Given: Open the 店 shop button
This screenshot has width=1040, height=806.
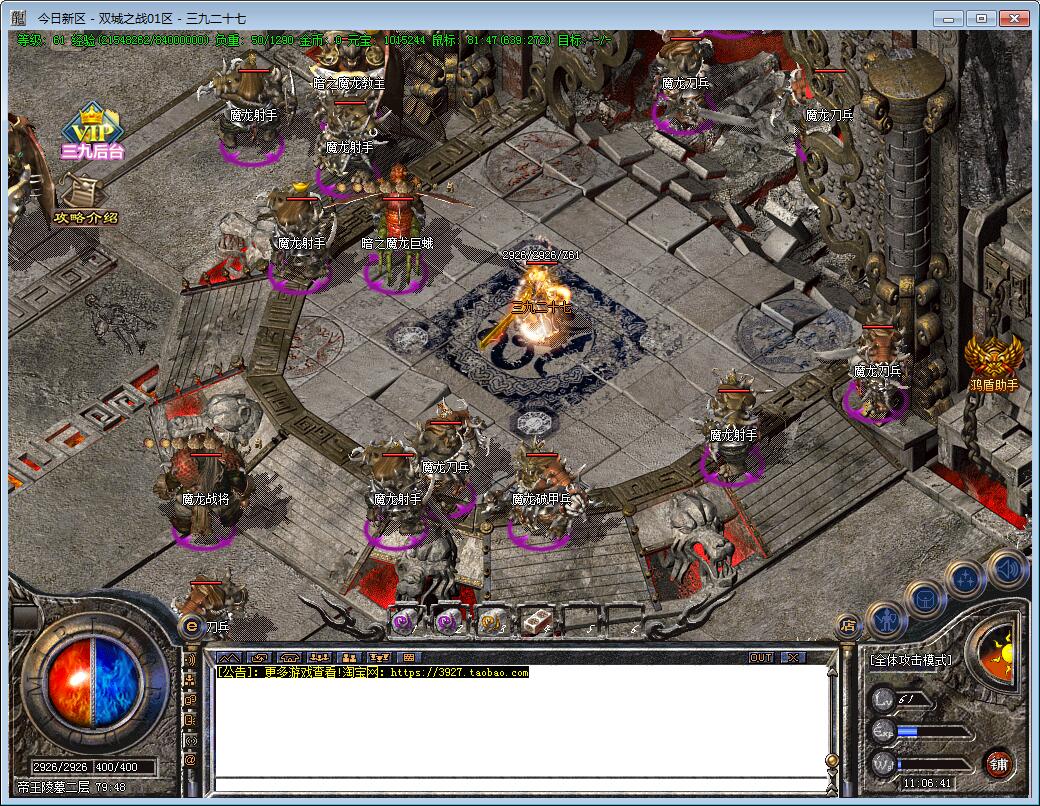Looking at the screenshot, I should 848,627.
